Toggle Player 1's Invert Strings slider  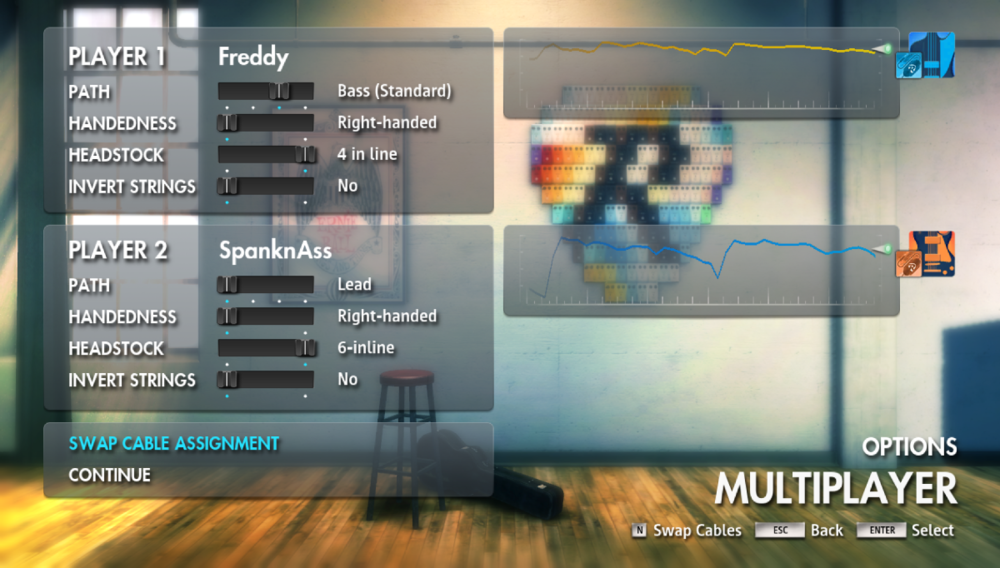266,186
